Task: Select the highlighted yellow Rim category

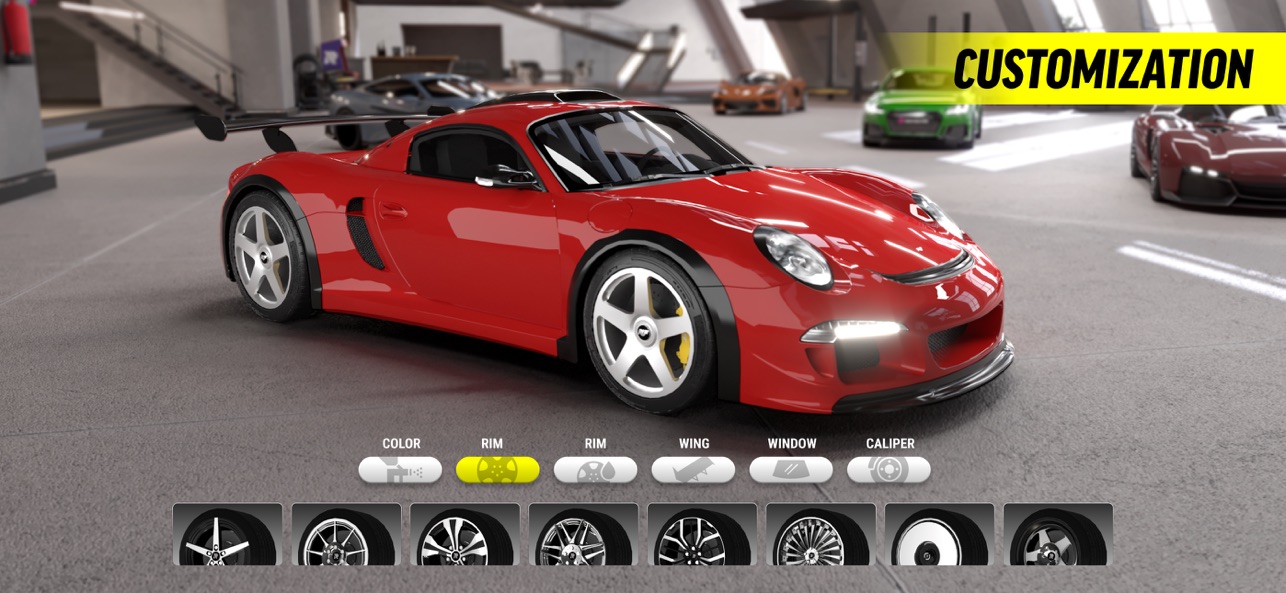Action: click(497, 470)
